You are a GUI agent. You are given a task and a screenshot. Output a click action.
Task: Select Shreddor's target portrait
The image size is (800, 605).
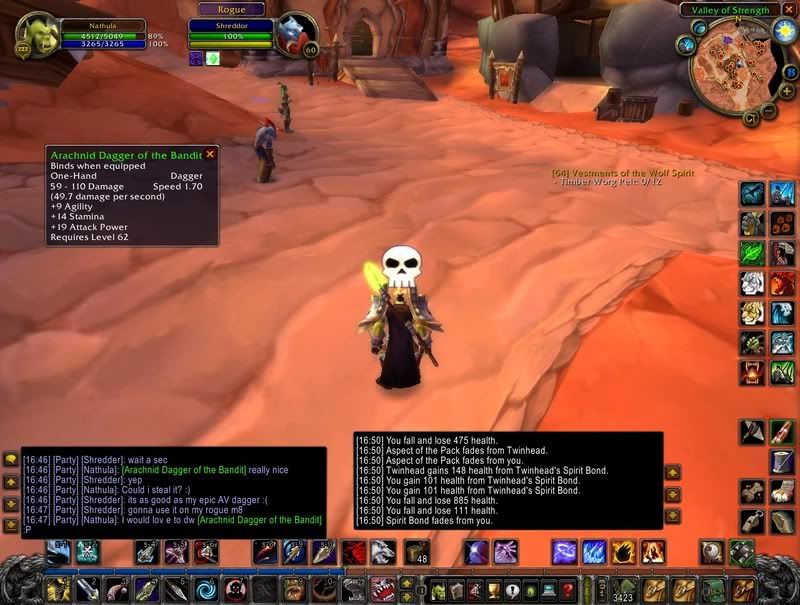(297, 32)
